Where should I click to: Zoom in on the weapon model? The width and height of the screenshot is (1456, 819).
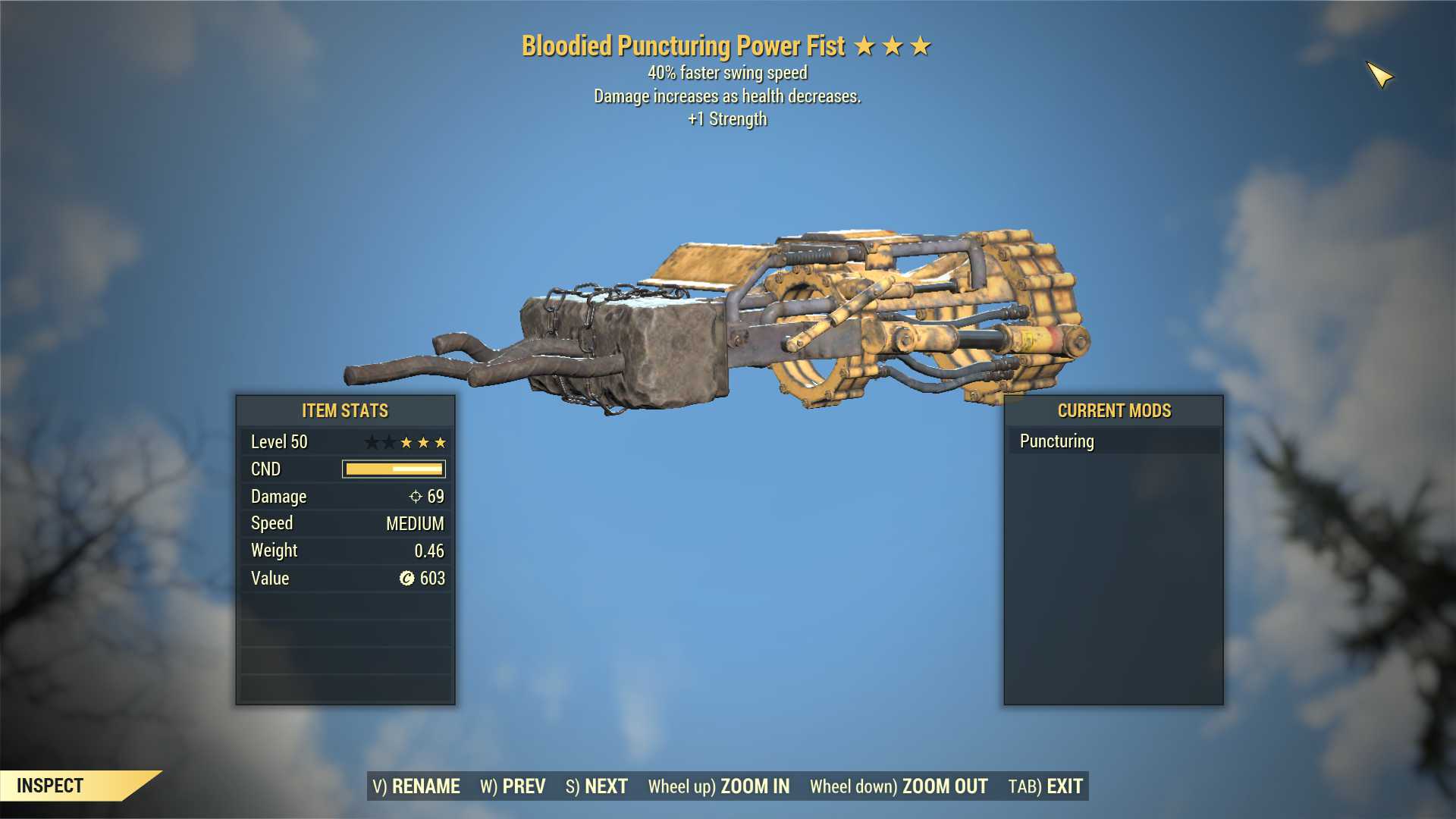coord(719,786)
